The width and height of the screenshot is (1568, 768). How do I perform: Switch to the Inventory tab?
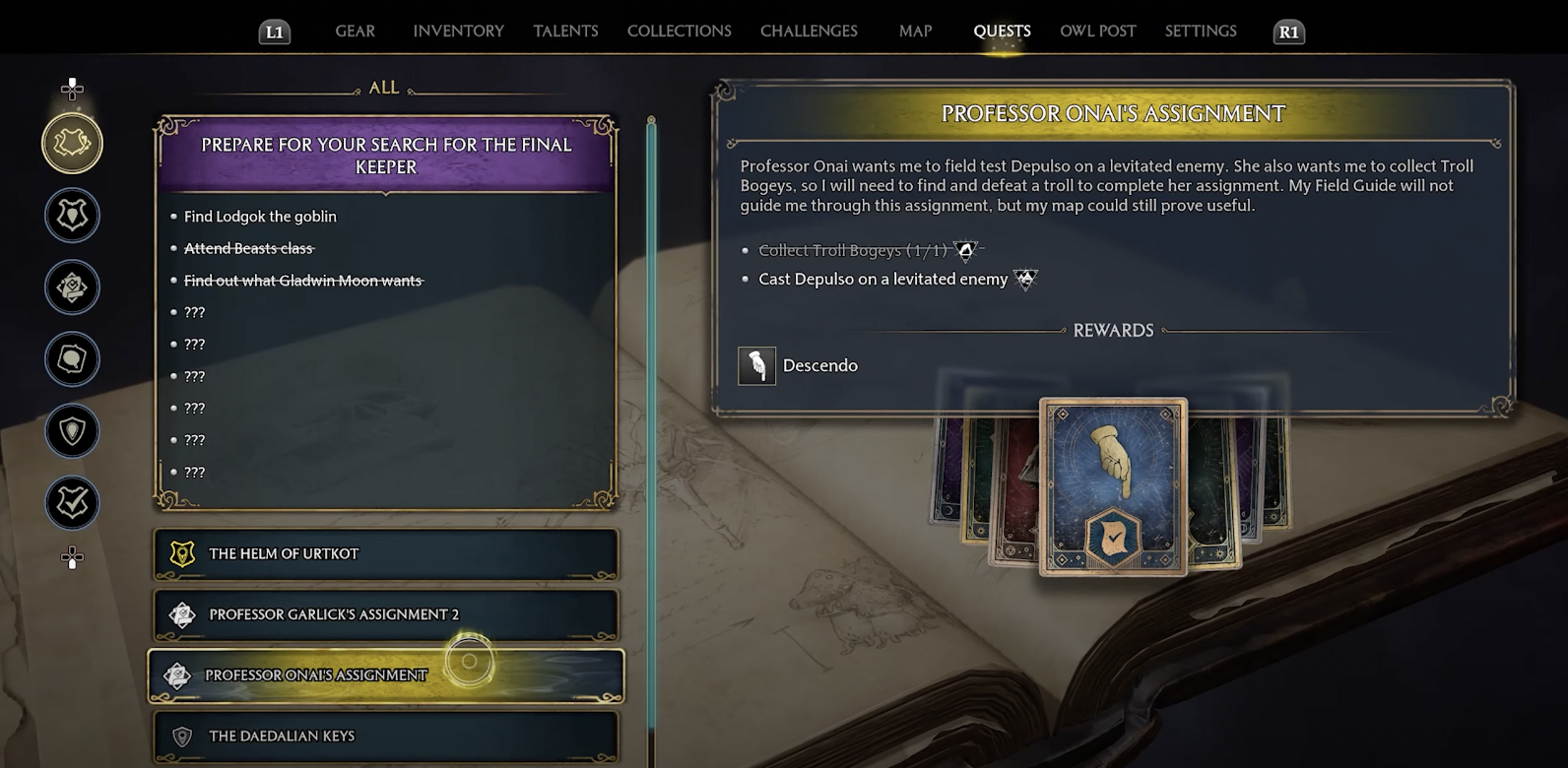coord(458,32)
